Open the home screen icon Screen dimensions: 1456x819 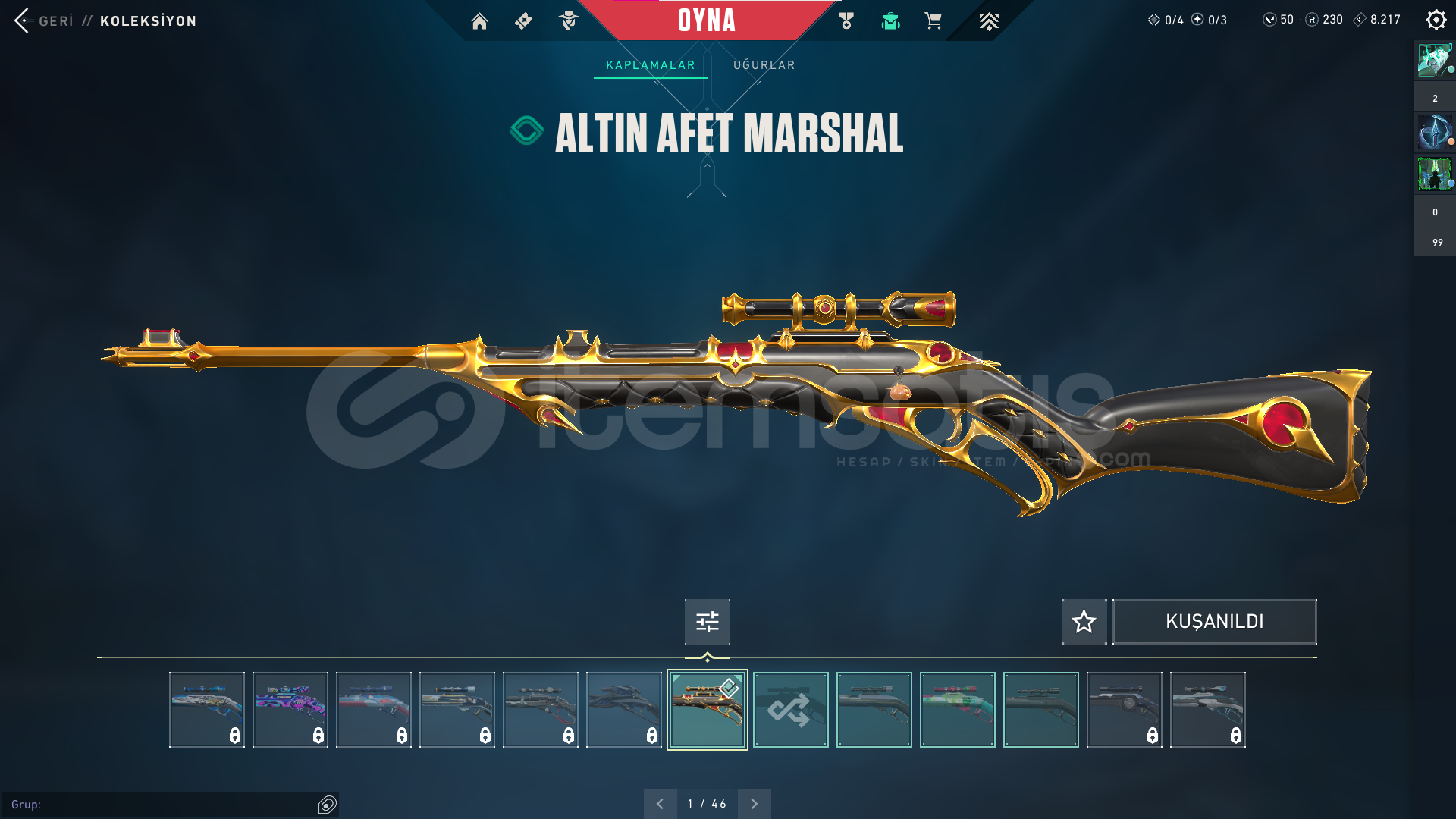tap(479, 21)
